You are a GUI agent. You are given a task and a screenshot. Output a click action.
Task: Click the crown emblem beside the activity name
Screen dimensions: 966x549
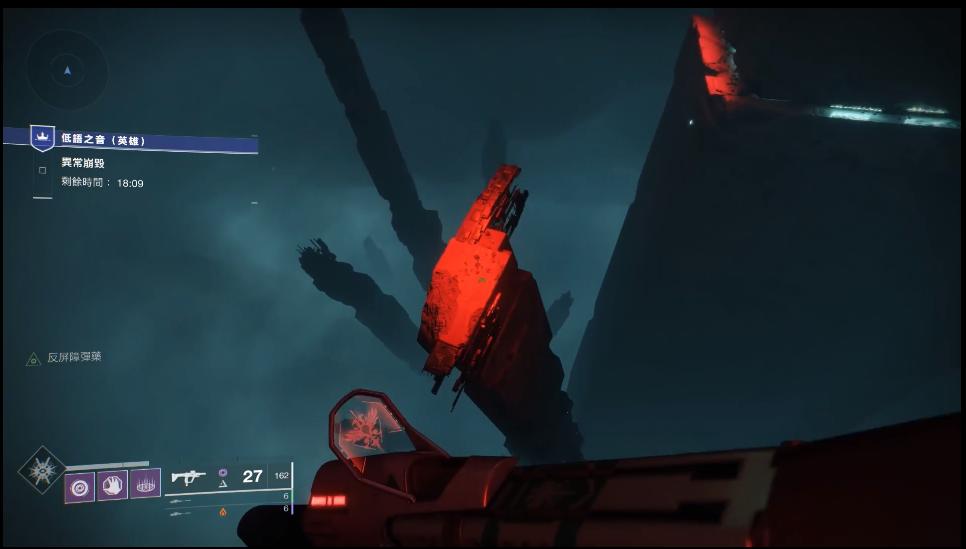pyautogui.click(x=42, y=136)
